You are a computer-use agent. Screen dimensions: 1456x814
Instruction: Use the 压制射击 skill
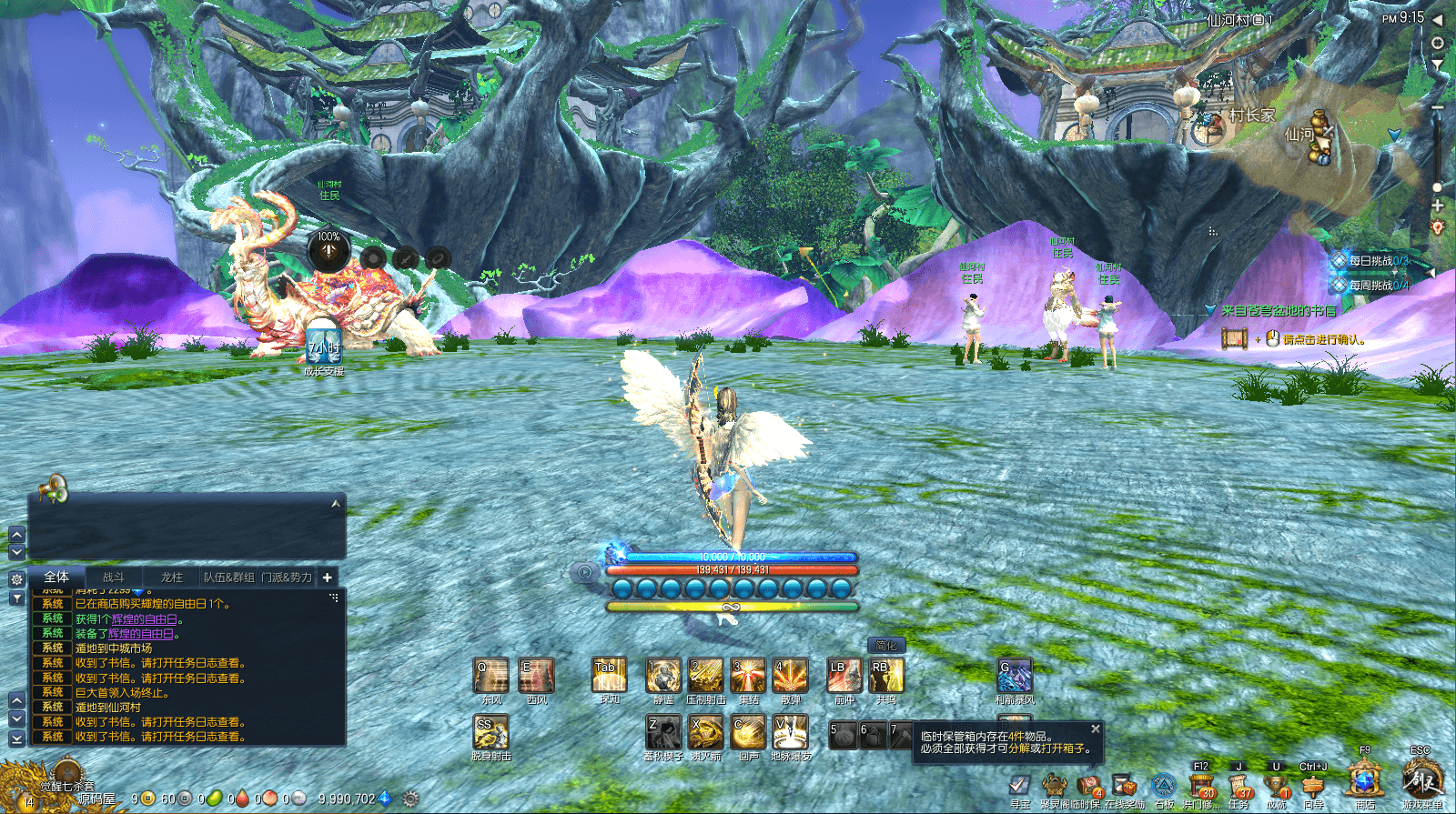point(705,676)
